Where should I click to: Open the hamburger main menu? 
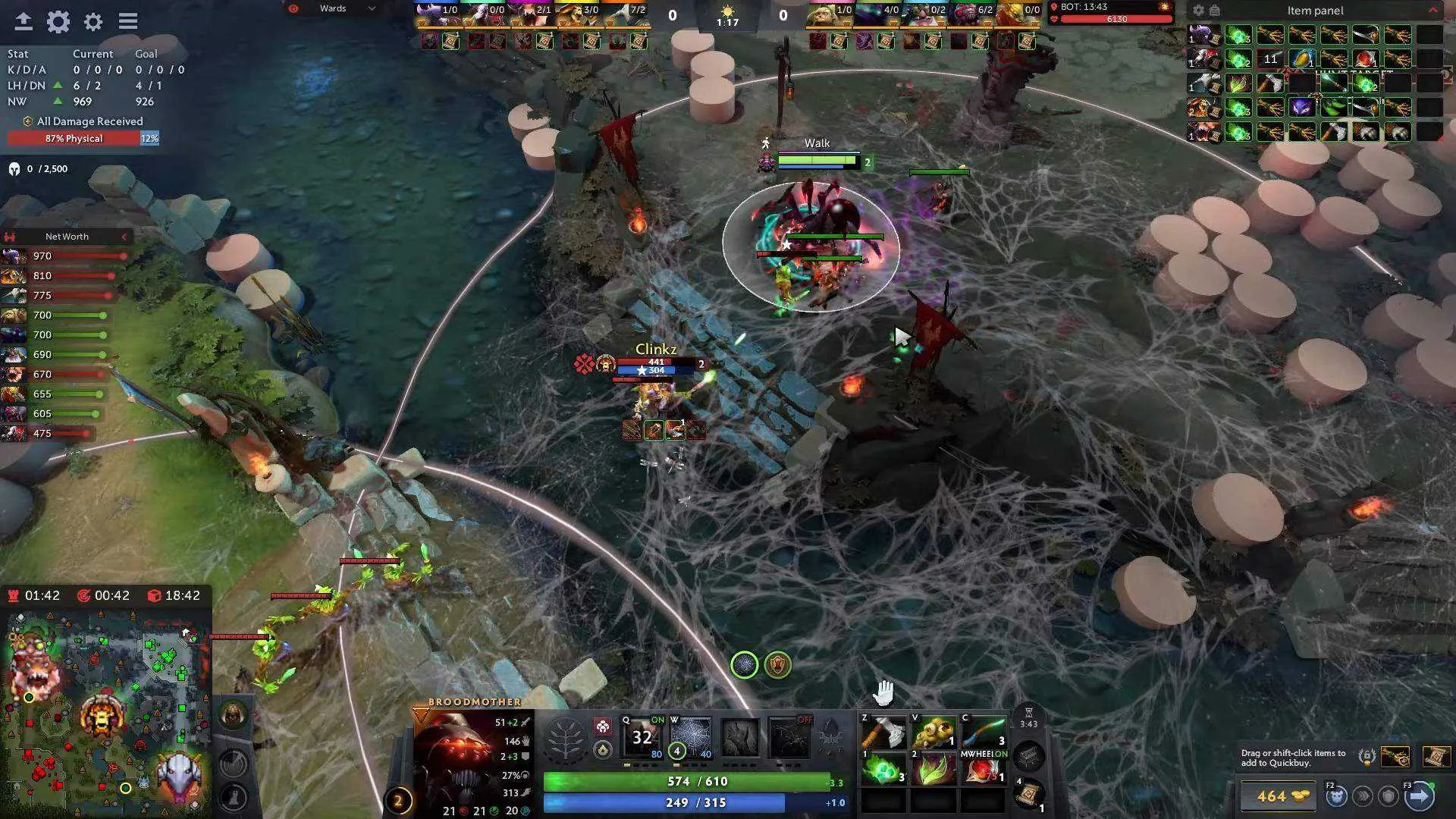(x=127, y=21)
